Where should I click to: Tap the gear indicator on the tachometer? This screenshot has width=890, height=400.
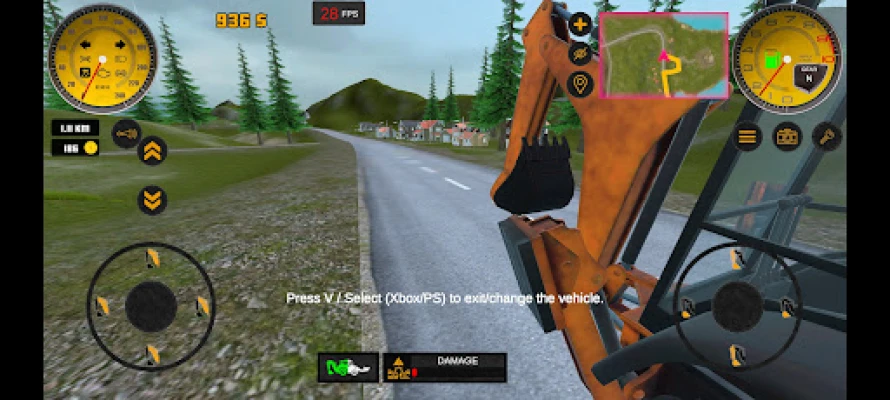[x=807, y=72]
